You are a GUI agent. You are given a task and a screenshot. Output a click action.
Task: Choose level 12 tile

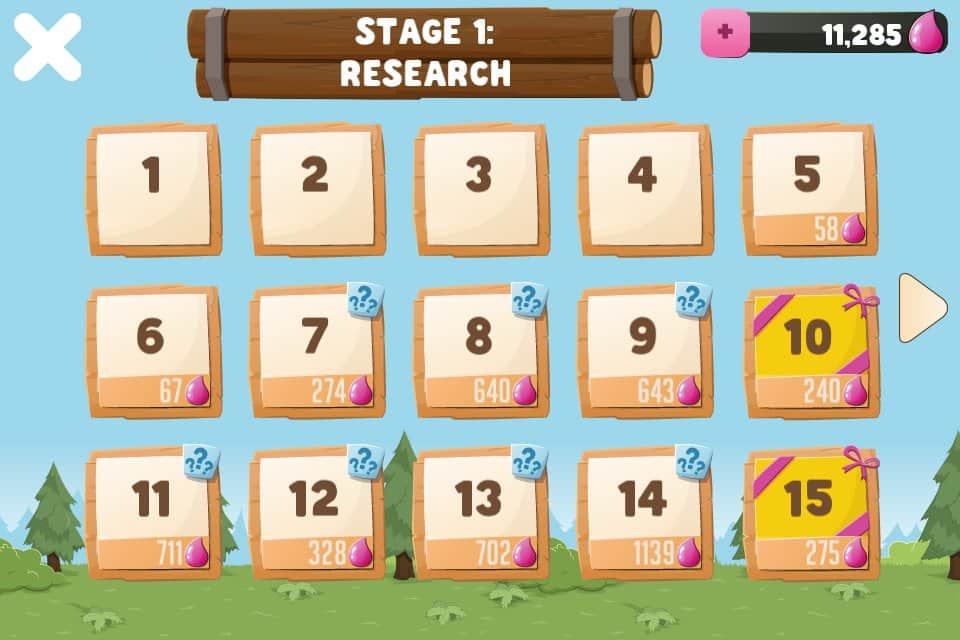pos(316,513)
